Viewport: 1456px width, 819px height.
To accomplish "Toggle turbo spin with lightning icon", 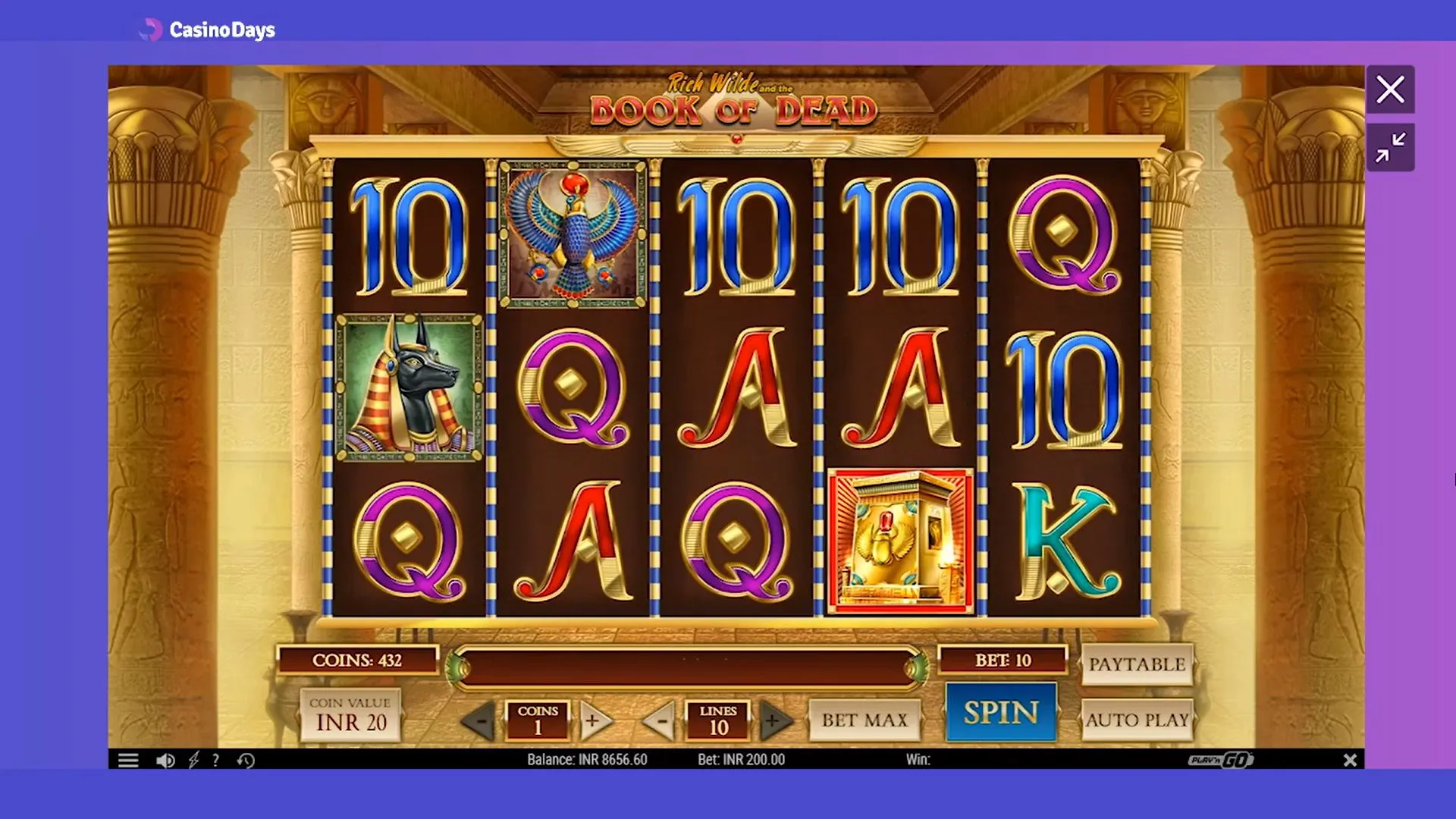I will pos(195,759).
